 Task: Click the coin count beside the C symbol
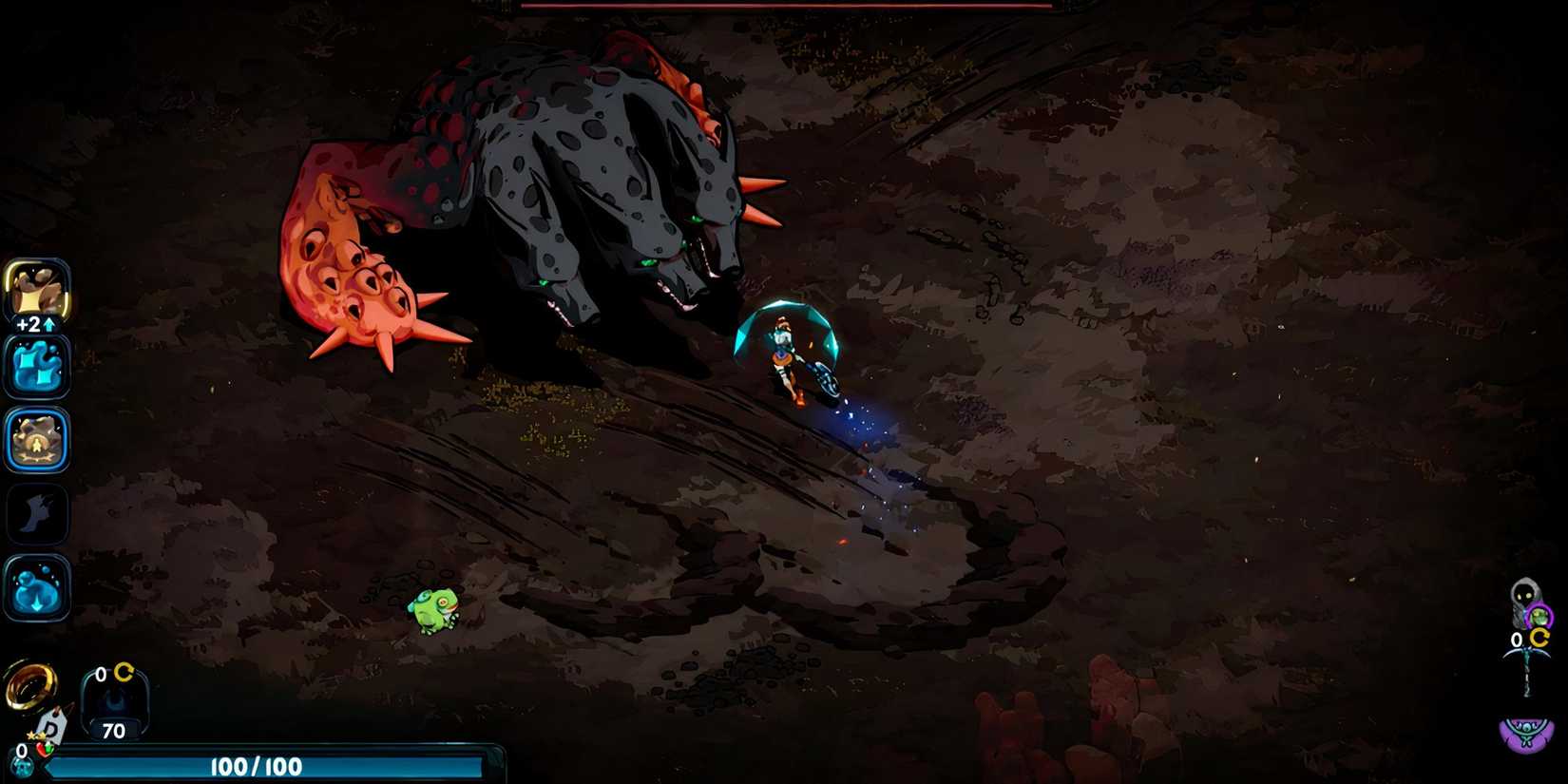99,673
